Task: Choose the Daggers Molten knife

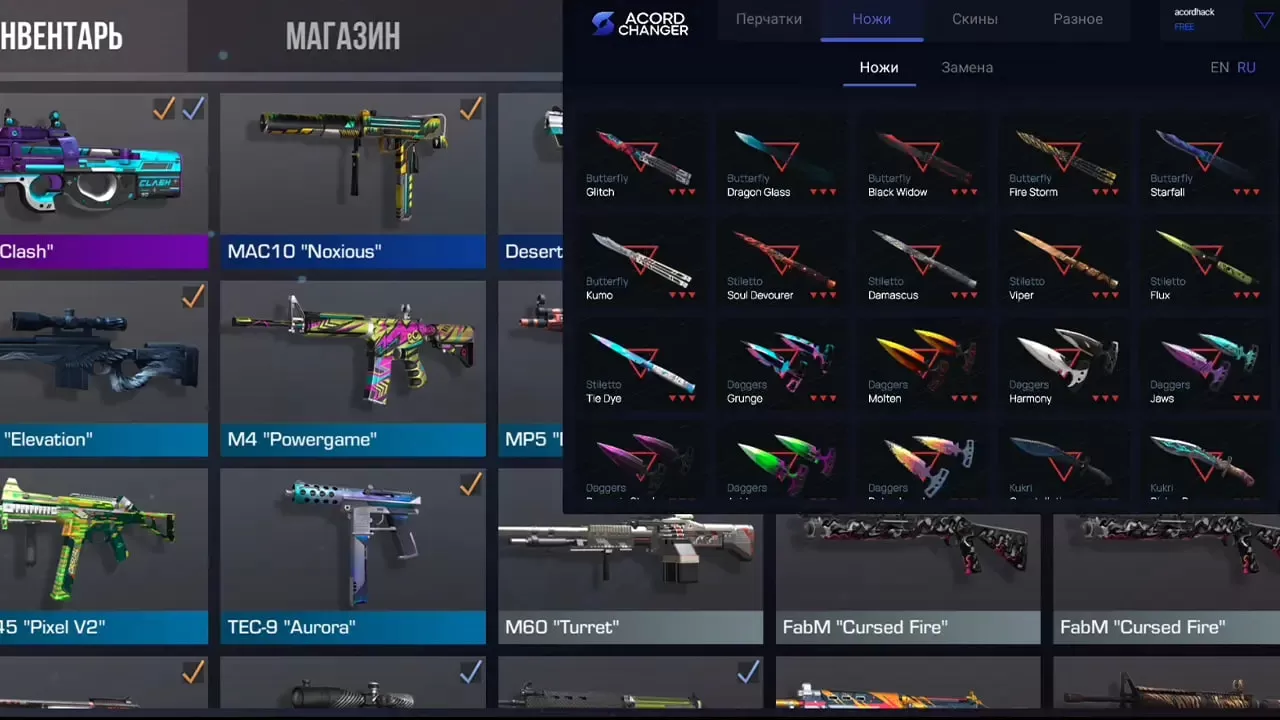Action: click(923, 367)
